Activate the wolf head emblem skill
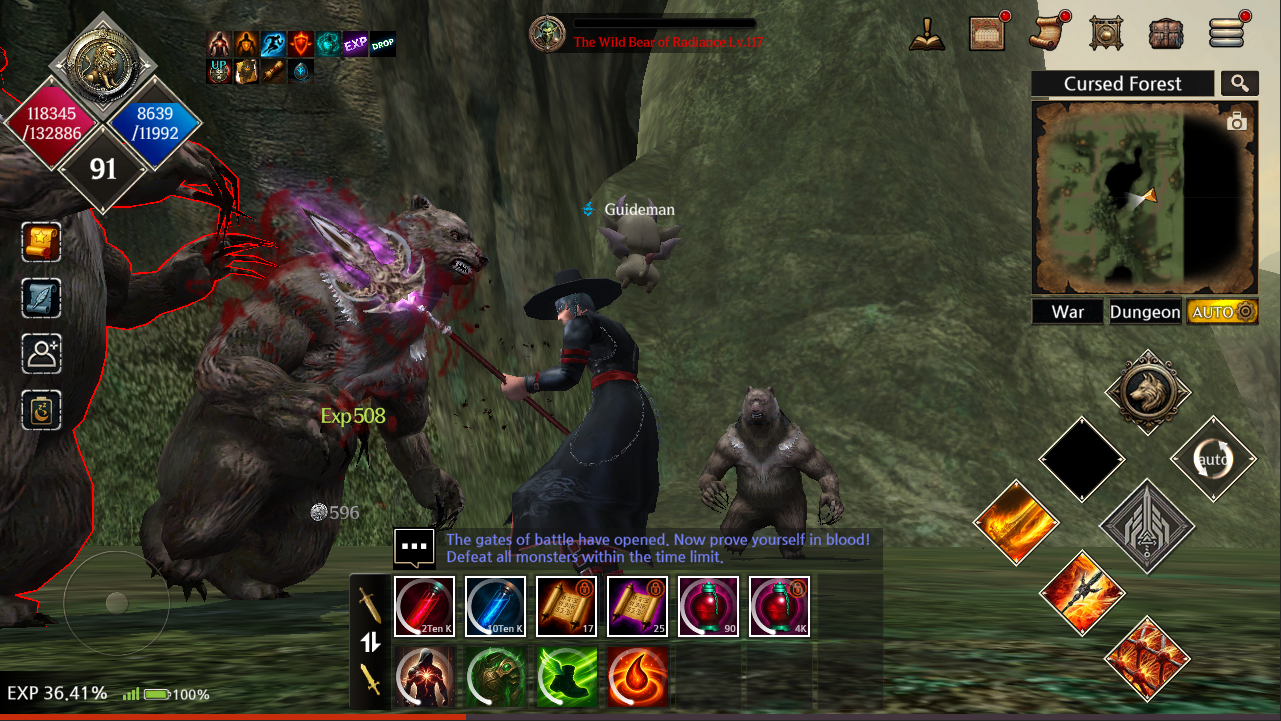This screenshot has height=721, width=1281. pyautogui.click(x=1147, y=392)
